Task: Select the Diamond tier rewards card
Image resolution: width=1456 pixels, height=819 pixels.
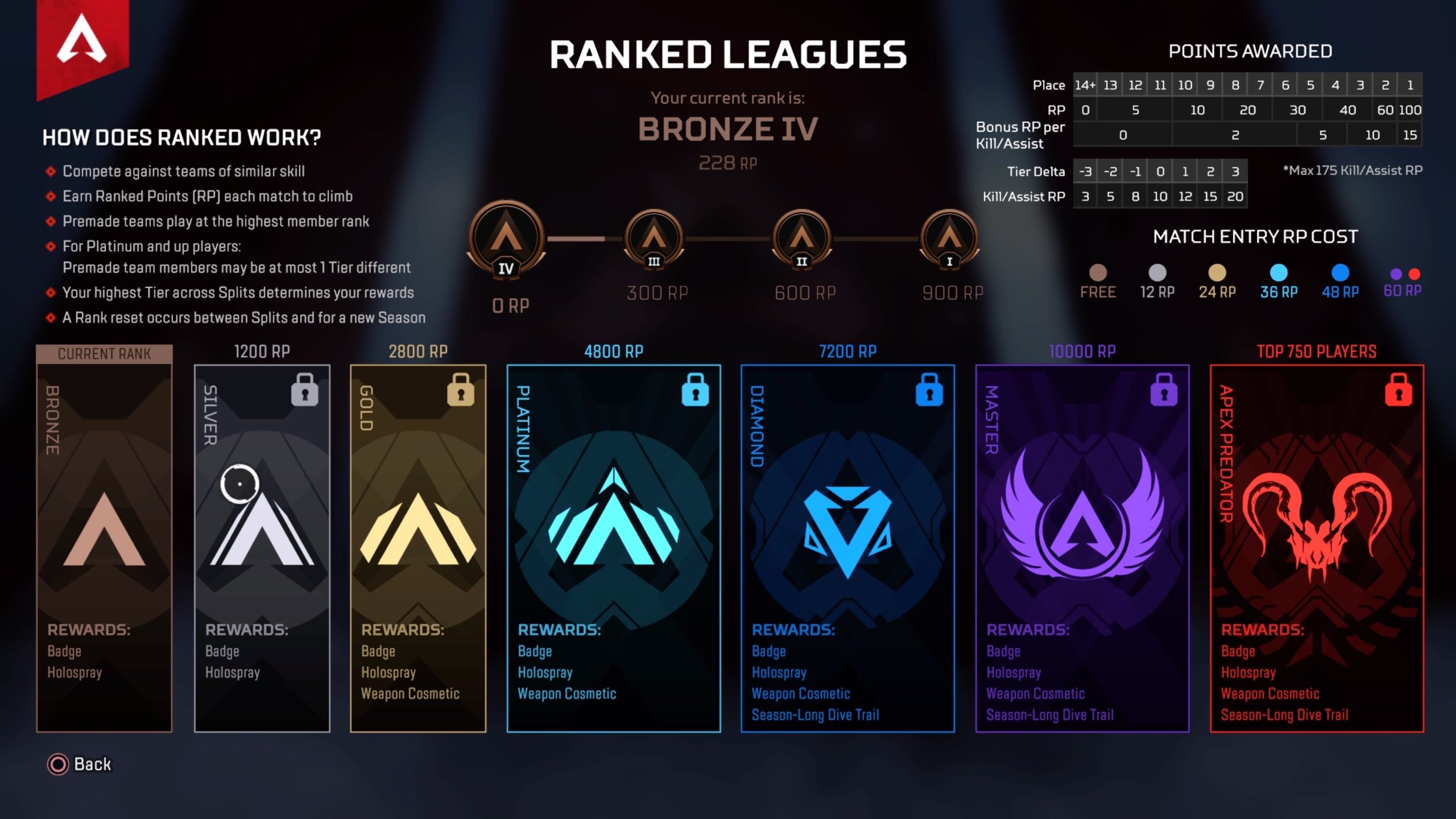Action: tap(847, 547)
